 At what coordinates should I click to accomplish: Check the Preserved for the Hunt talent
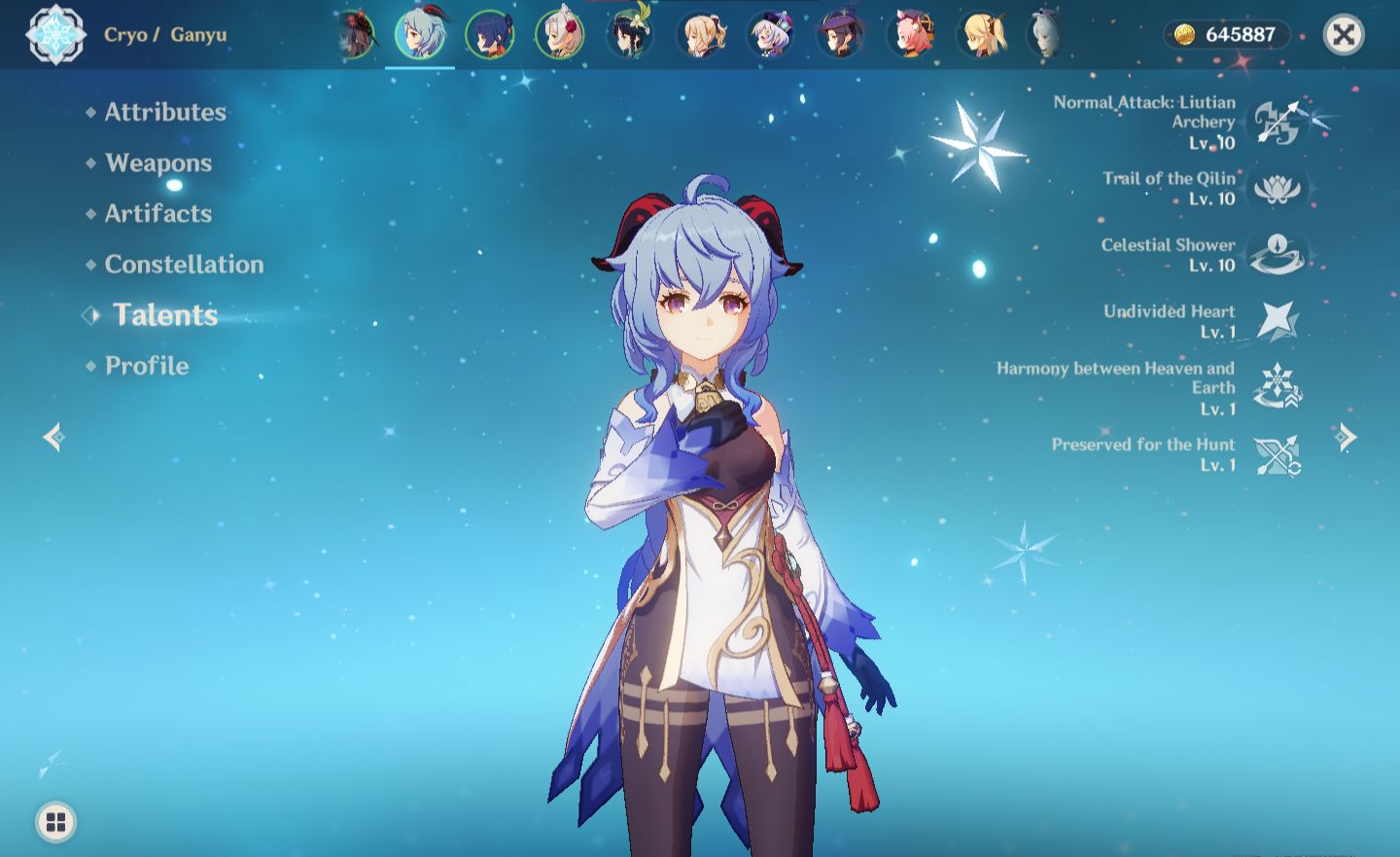(1277, 454)
